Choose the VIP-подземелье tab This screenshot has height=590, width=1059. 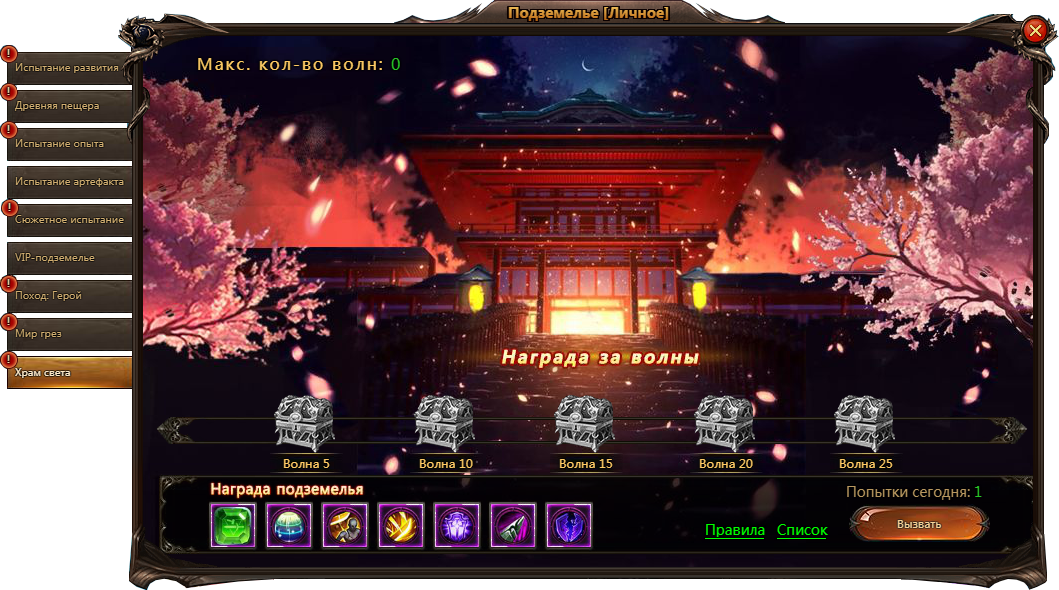pos(69,258)
